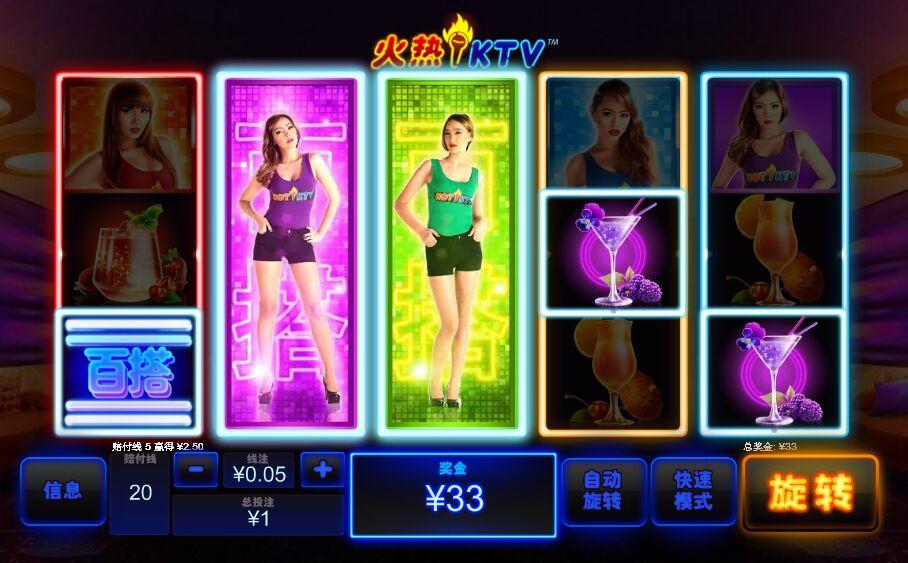Increase line bet with plus button
The height and width of the screenshot is (563, 908).
click(322, 469)
